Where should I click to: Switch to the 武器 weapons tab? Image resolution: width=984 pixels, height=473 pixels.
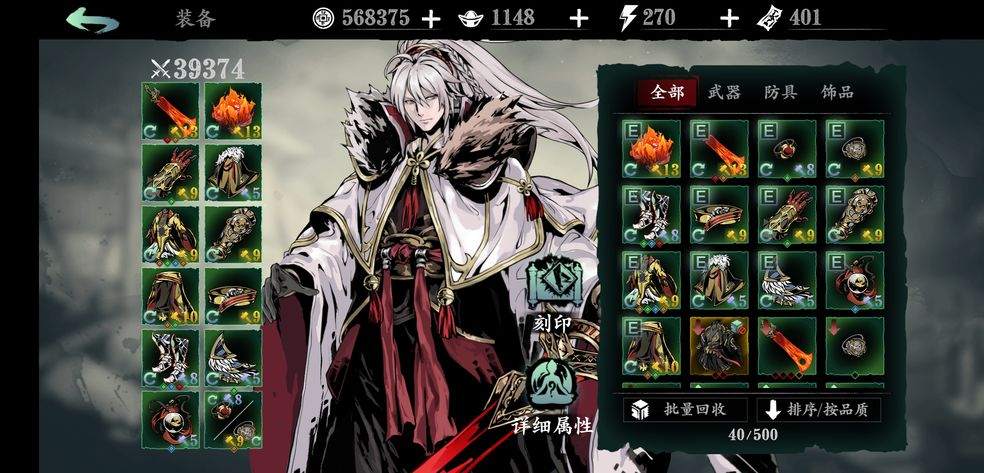click(x=724, y=93)
